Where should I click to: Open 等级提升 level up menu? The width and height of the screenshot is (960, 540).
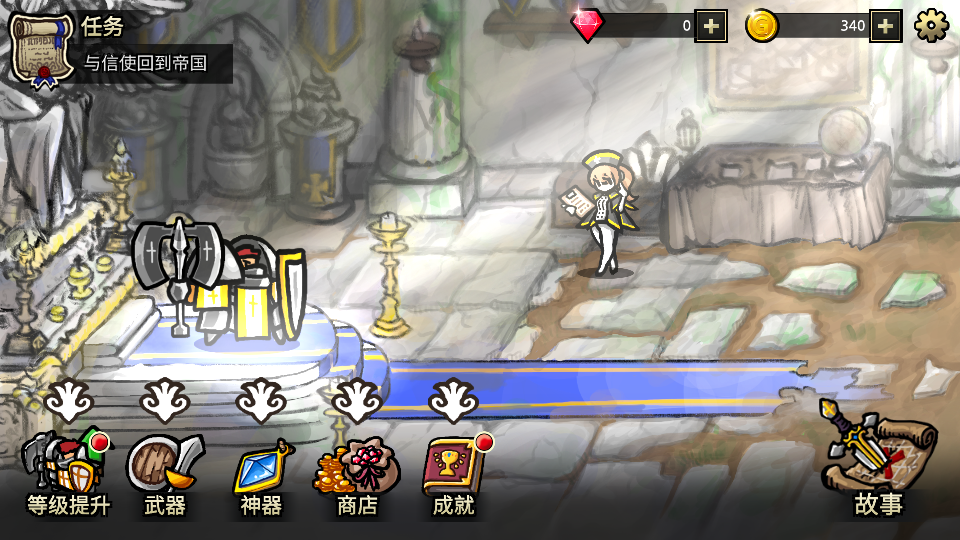pyautogui.click(x=67, y=472)
